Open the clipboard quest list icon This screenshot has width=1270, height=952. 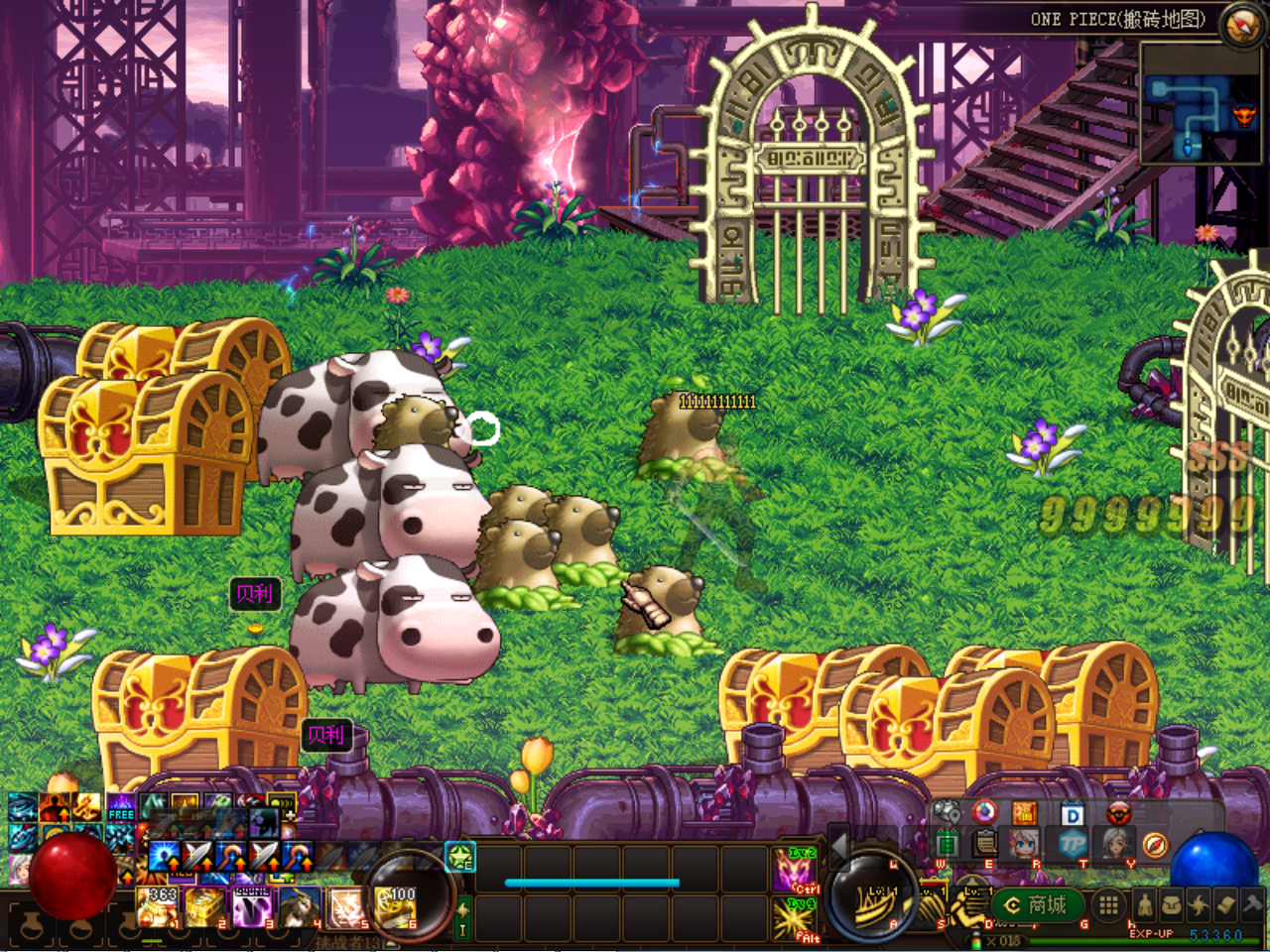point(985,844)
